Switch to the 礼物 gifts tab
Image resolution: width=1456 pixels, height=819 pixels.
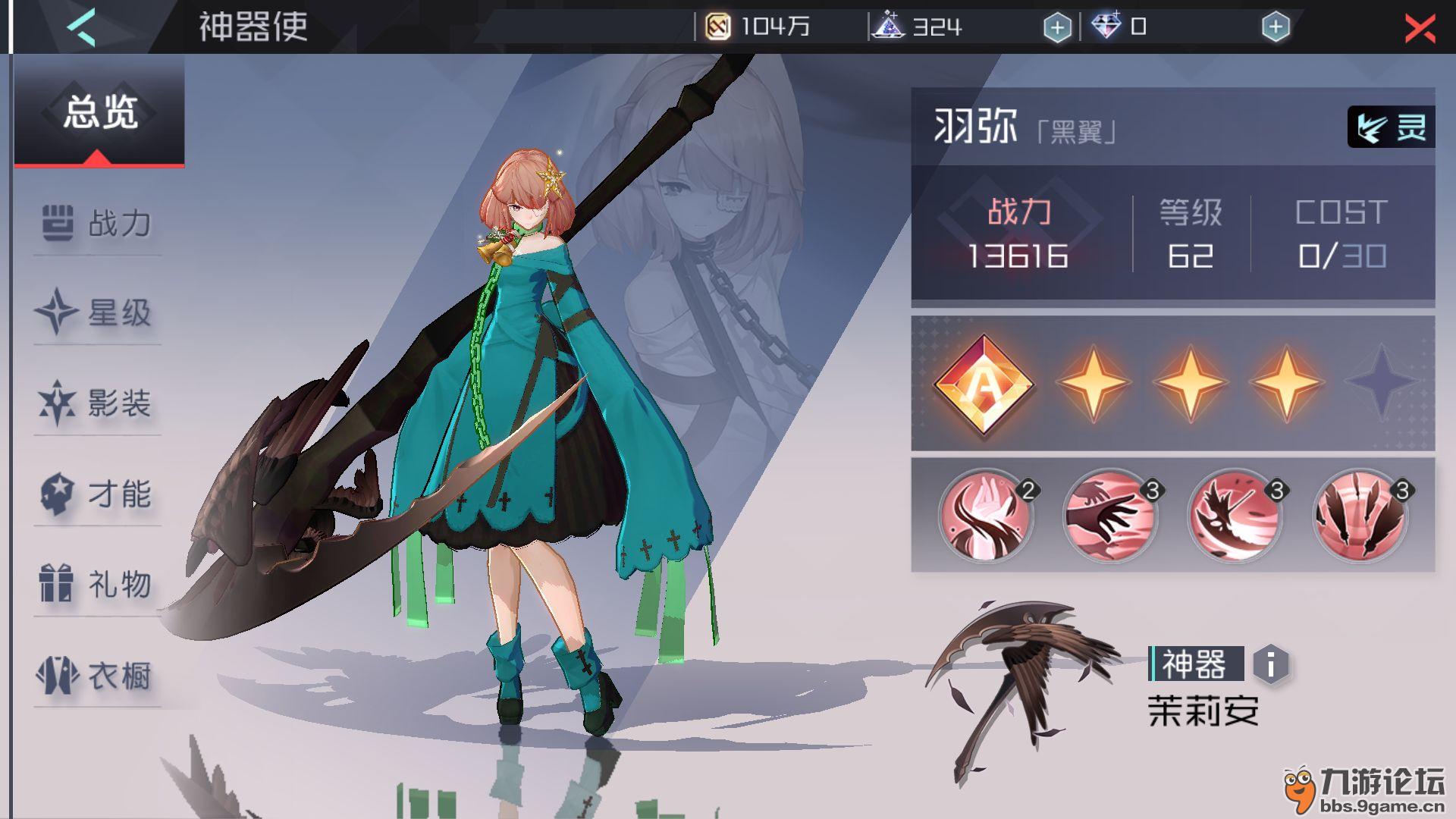click(97, 584)
